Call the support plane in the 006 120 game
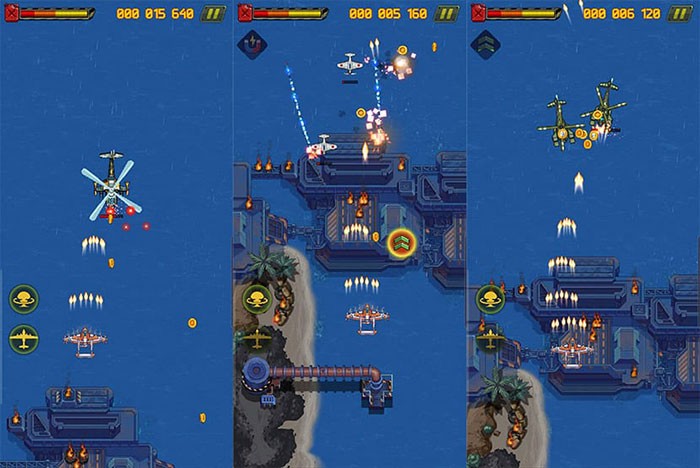 [x=490, y=338]
